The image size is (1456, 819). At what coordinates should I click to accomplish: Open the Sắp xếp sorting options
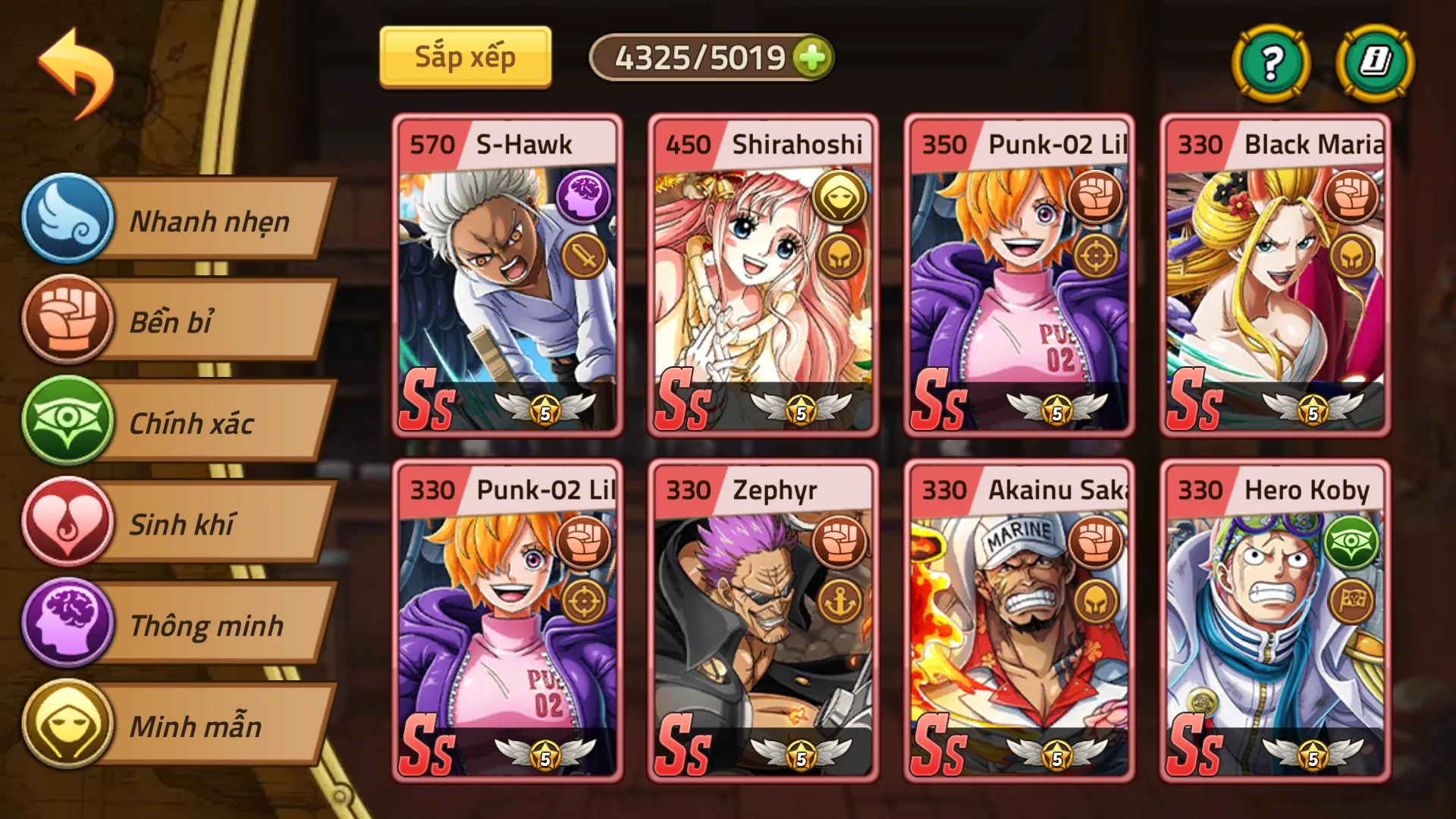pos(465,55)
